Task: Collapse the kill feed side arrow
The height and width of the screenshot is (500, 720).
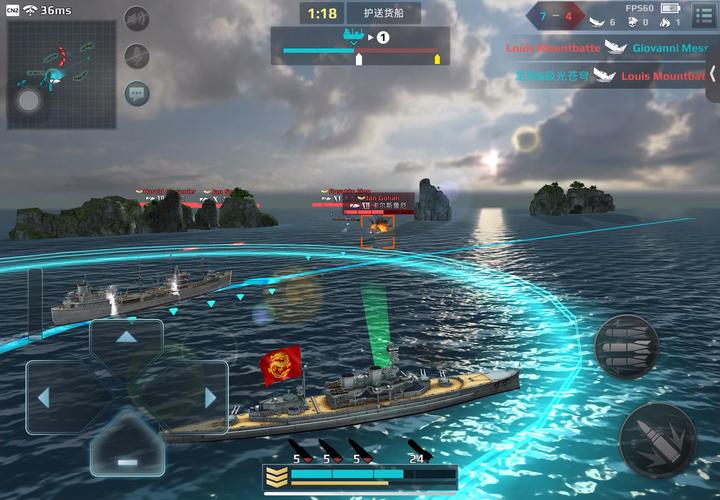Action: pos(713,75)
